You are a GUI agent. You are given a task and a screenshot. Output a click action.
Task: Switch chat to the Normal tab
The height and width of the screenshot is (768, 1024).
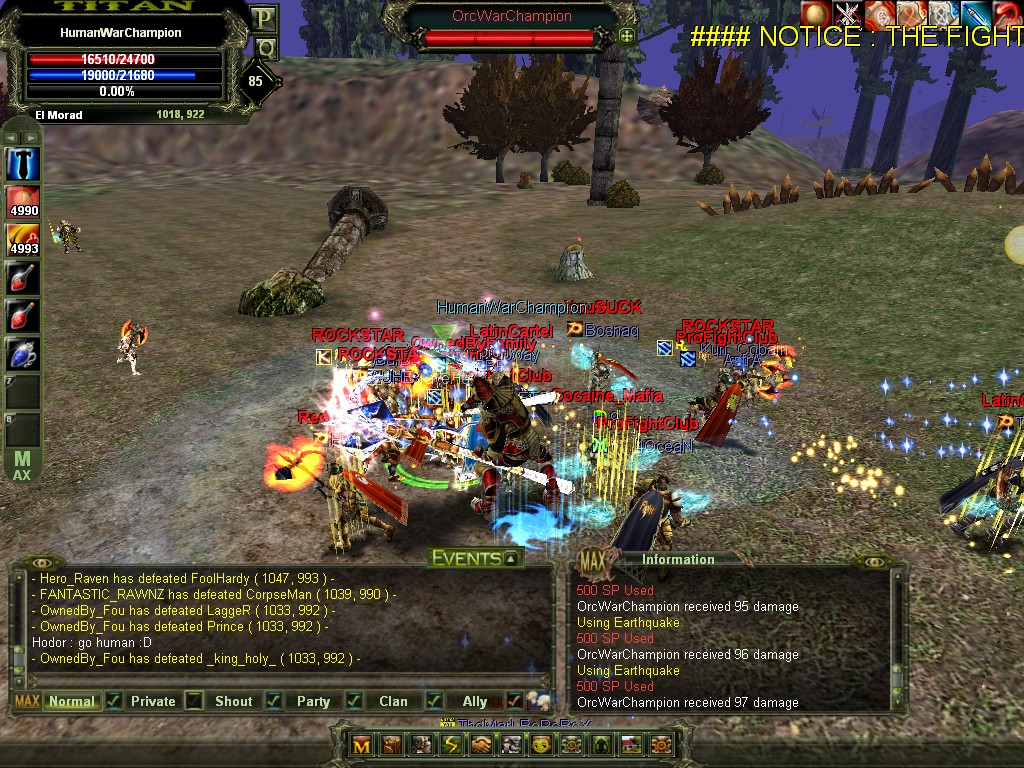pos(72,701)
